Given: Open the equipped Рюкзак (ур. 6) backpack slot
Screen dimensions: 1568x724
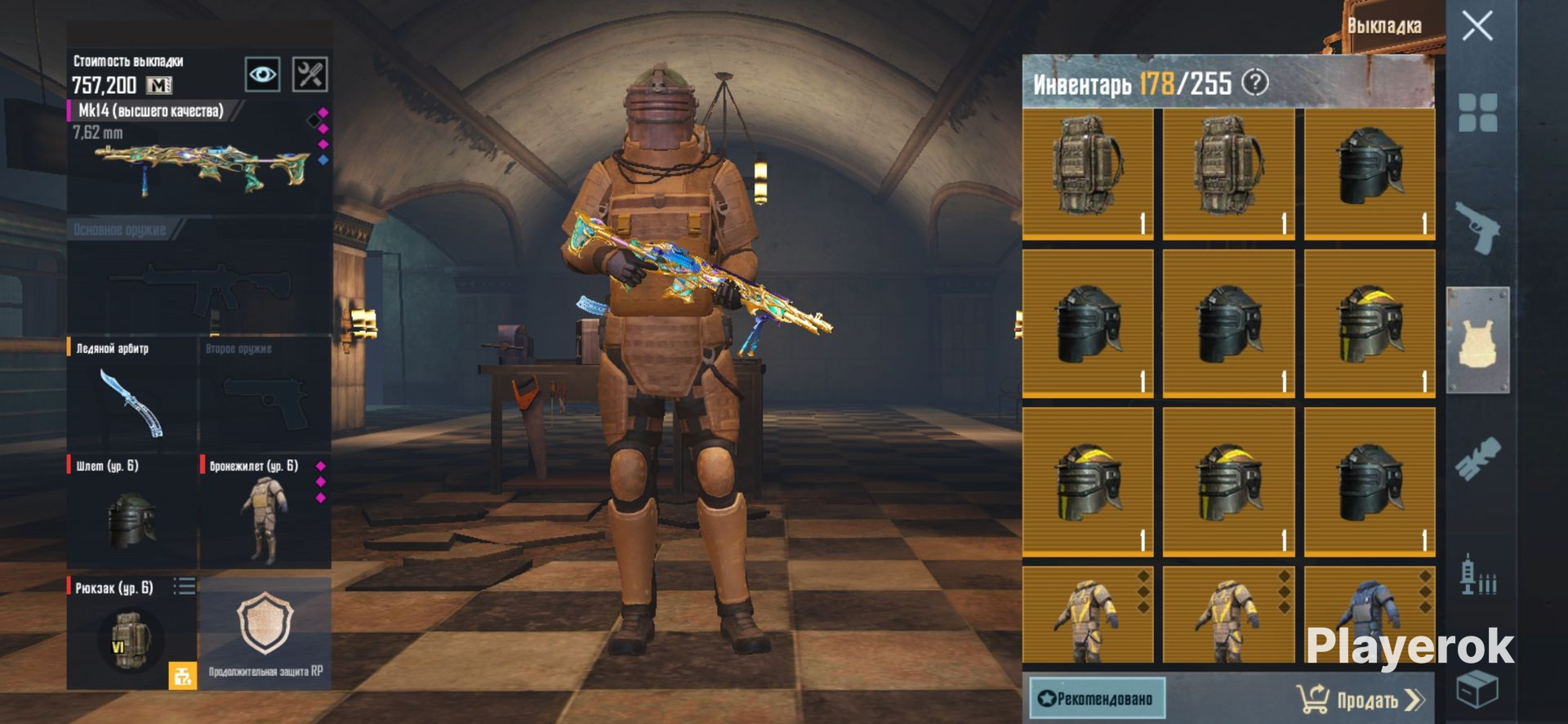Looking at the screenshot, I should pyautogui.click(x=131, y=633).
